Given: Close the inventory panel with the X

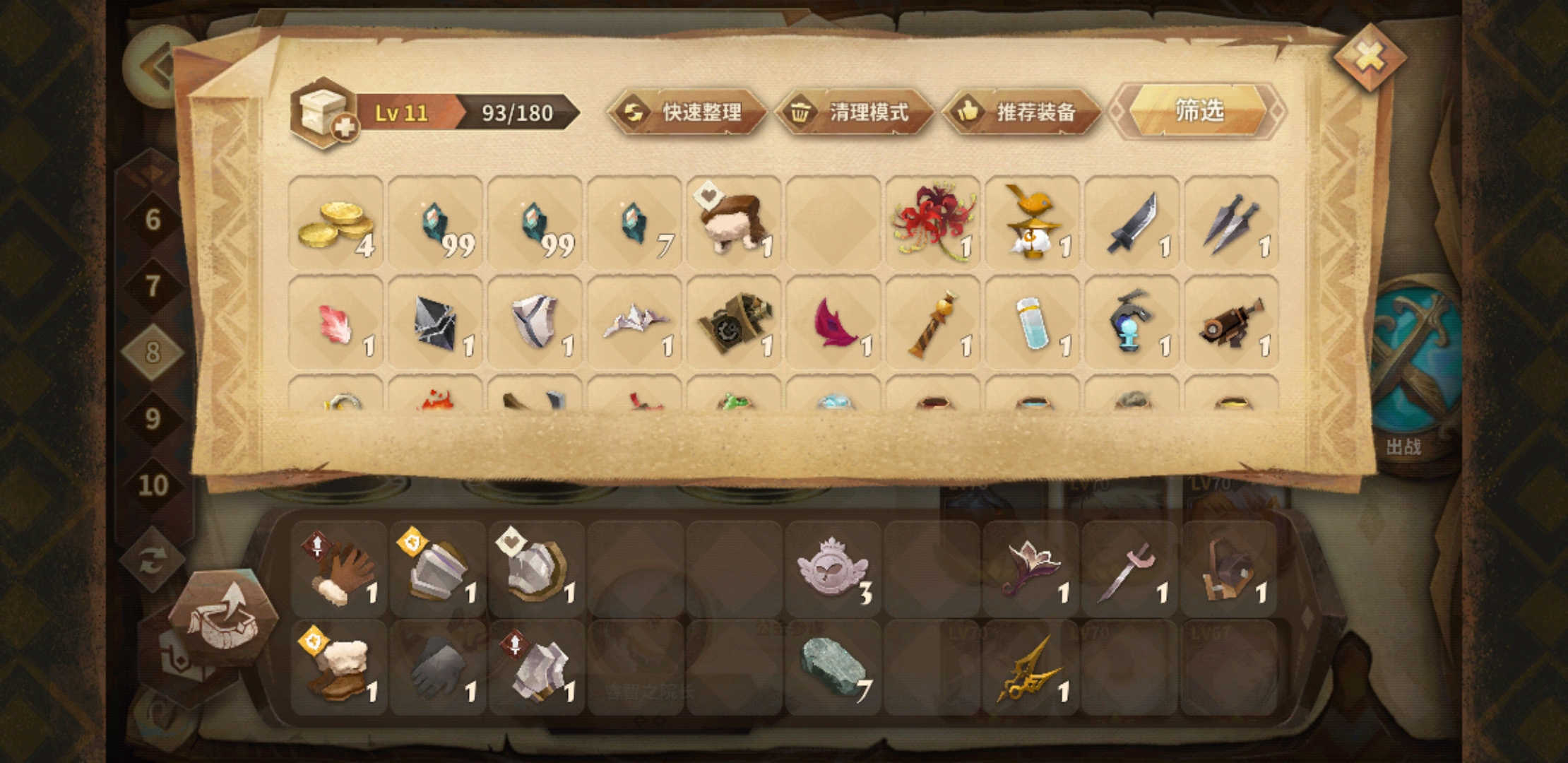Looking at the screenshot, I should (1369, 57).
